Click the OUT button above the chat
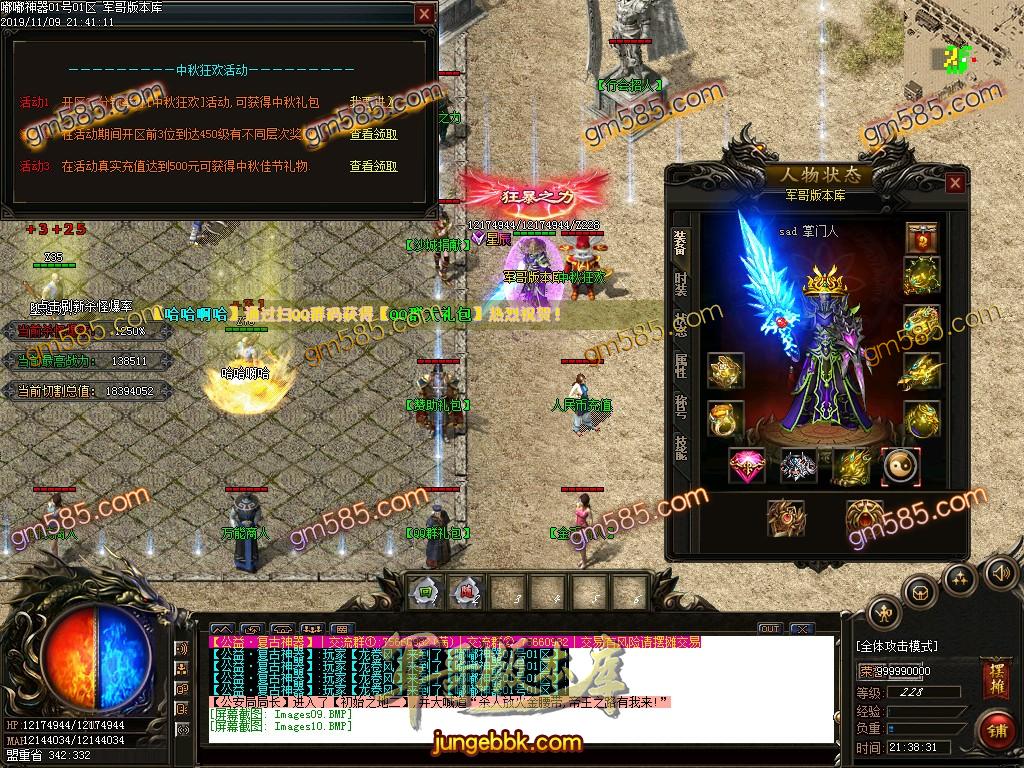Image resolution: width=1024 pixels, height=768 pixels. point(769,629)
